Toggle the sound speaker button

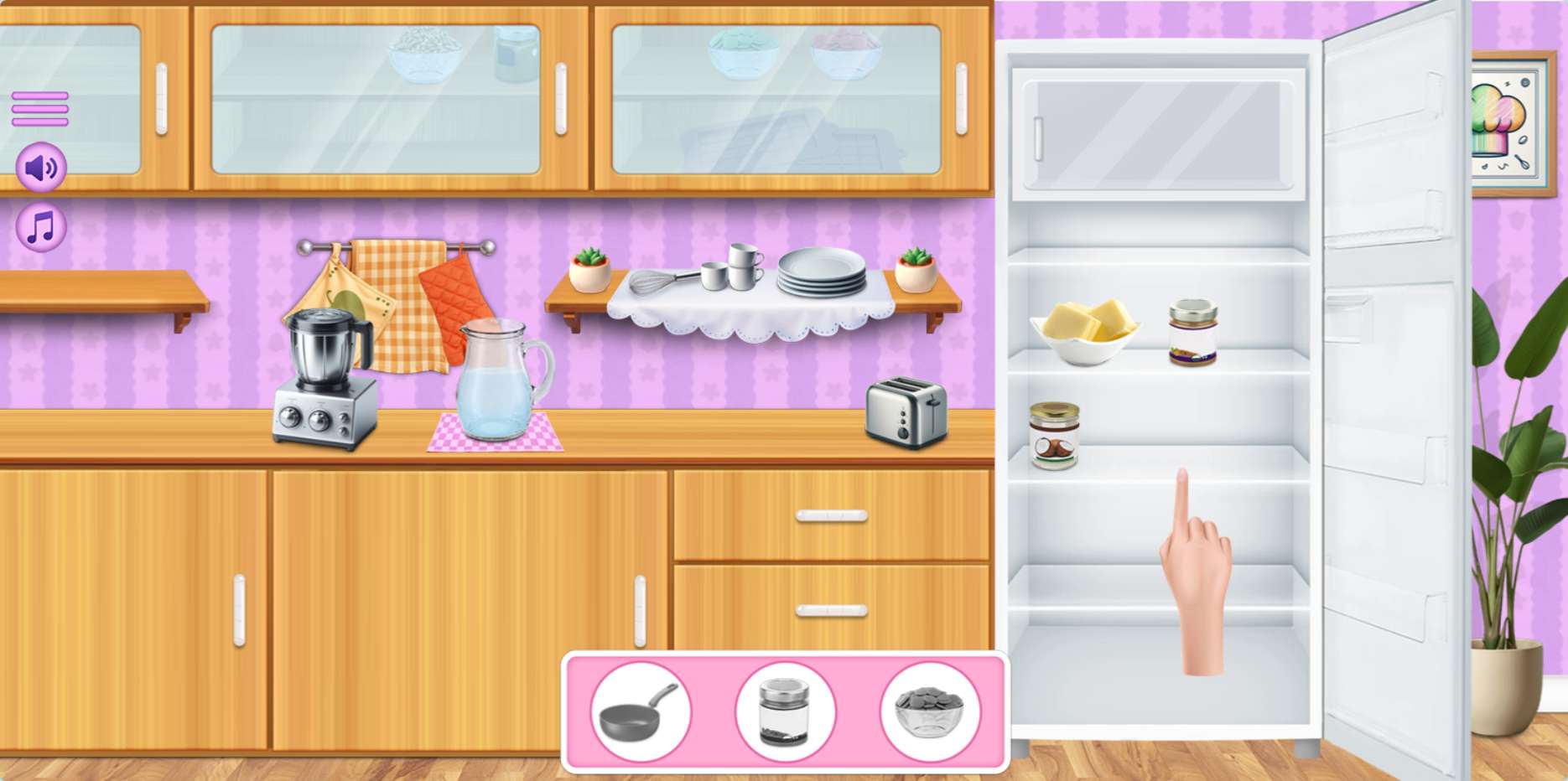pos(41,168)
